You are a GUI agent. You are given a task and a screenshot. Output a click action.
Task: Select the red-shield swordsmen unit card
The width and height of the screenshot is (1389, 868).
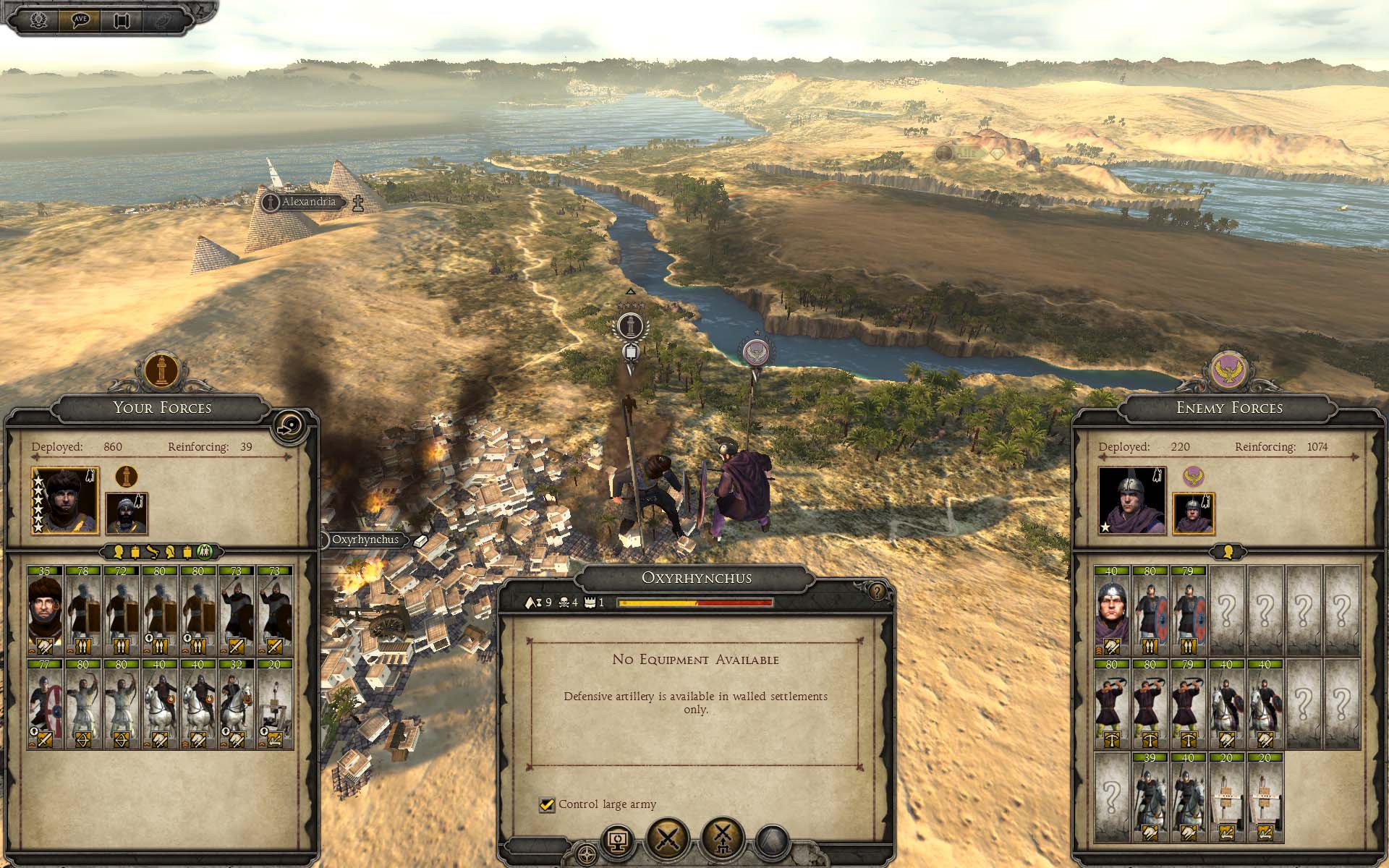pos(45,703)
